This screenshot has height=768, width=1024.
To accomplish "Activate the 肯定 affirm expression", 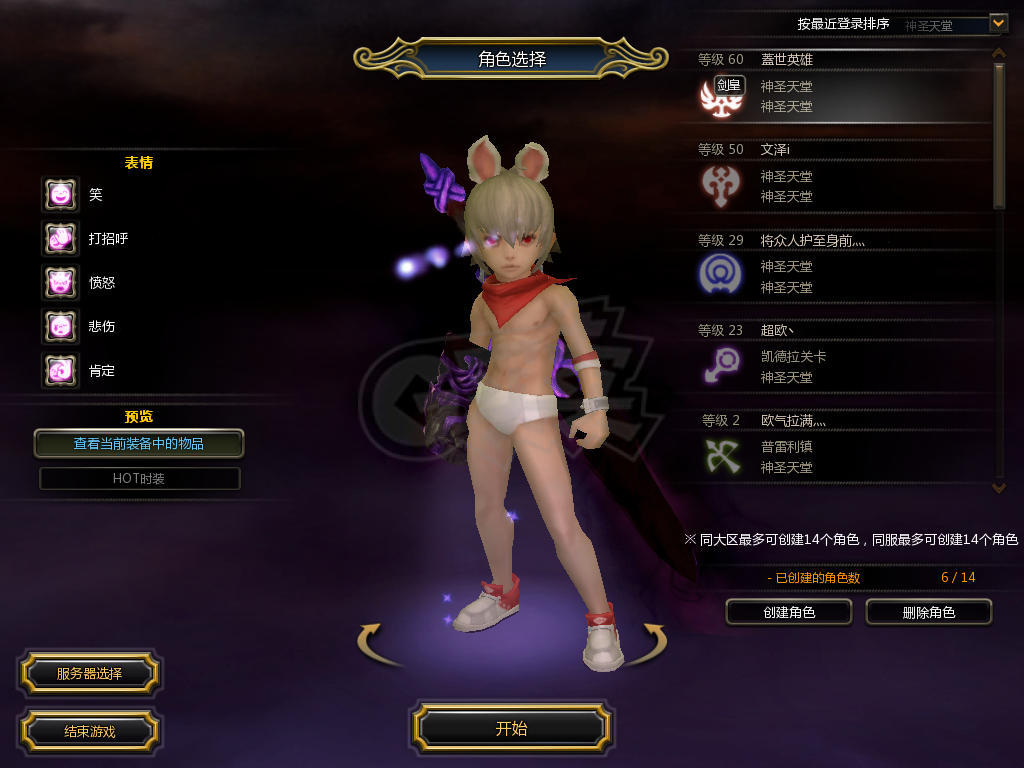I will [60, 371].
